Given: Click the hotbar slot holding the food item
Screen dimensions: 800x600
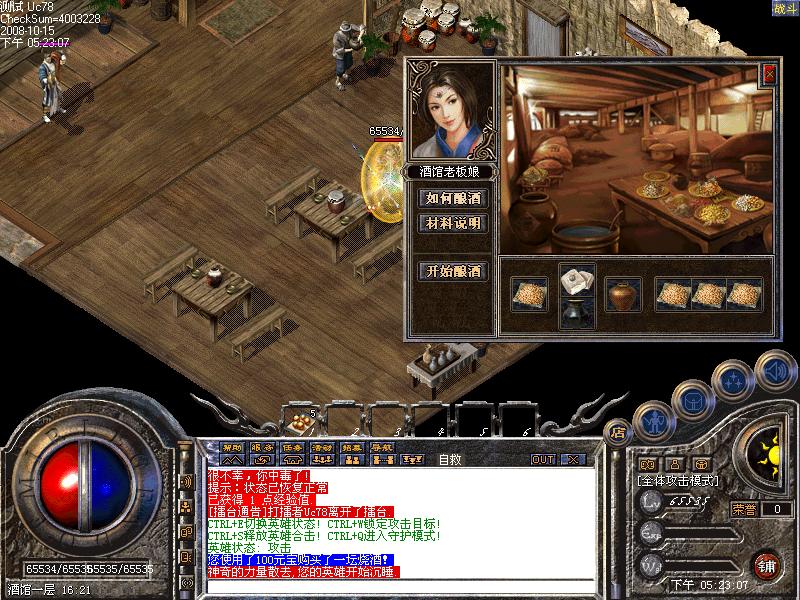Looking at the screenshot, I should [298, 418].
